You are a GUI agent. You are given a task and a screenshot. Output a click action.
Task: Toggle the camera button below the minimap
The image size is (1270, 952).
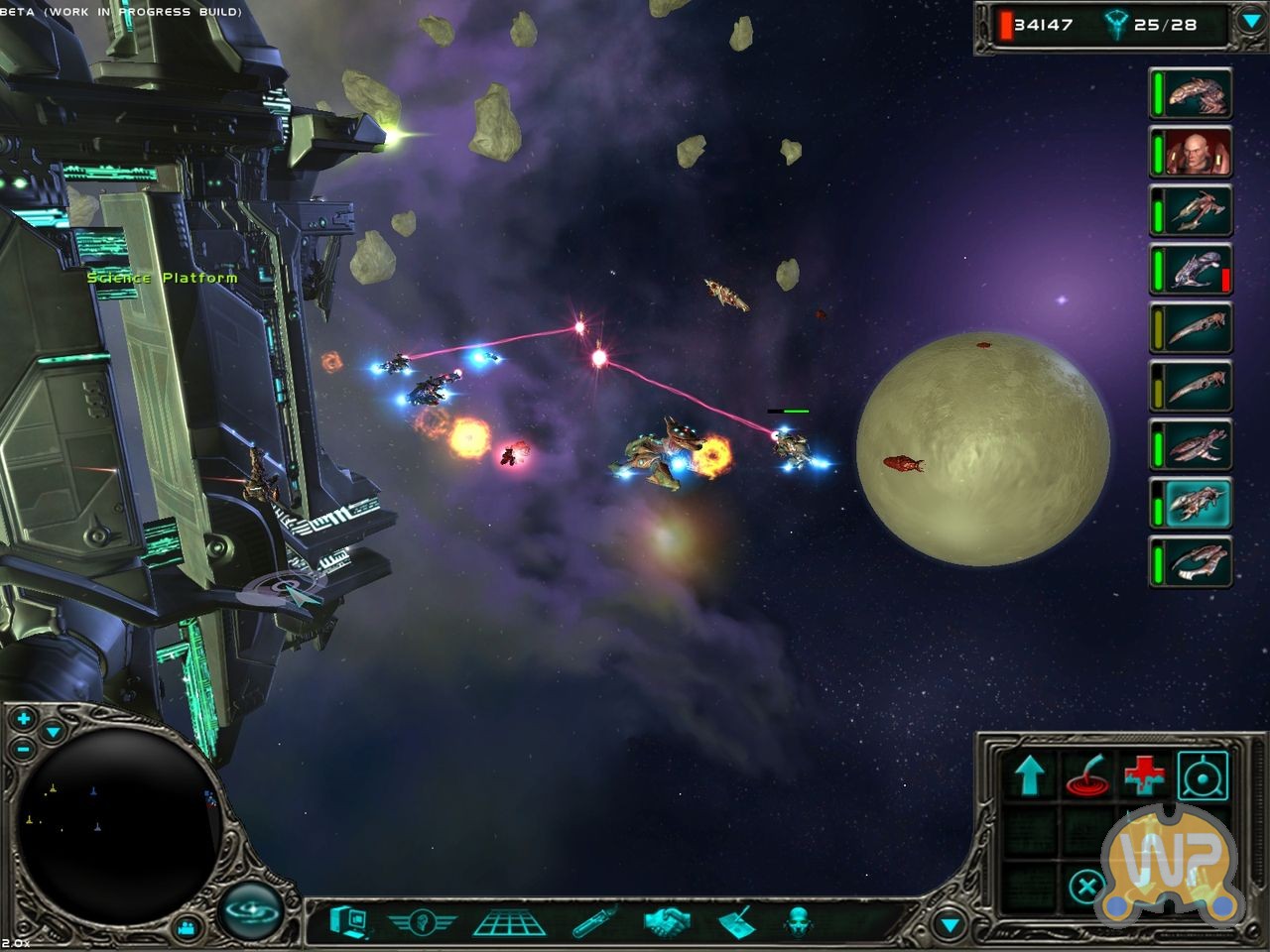[186, 928]
